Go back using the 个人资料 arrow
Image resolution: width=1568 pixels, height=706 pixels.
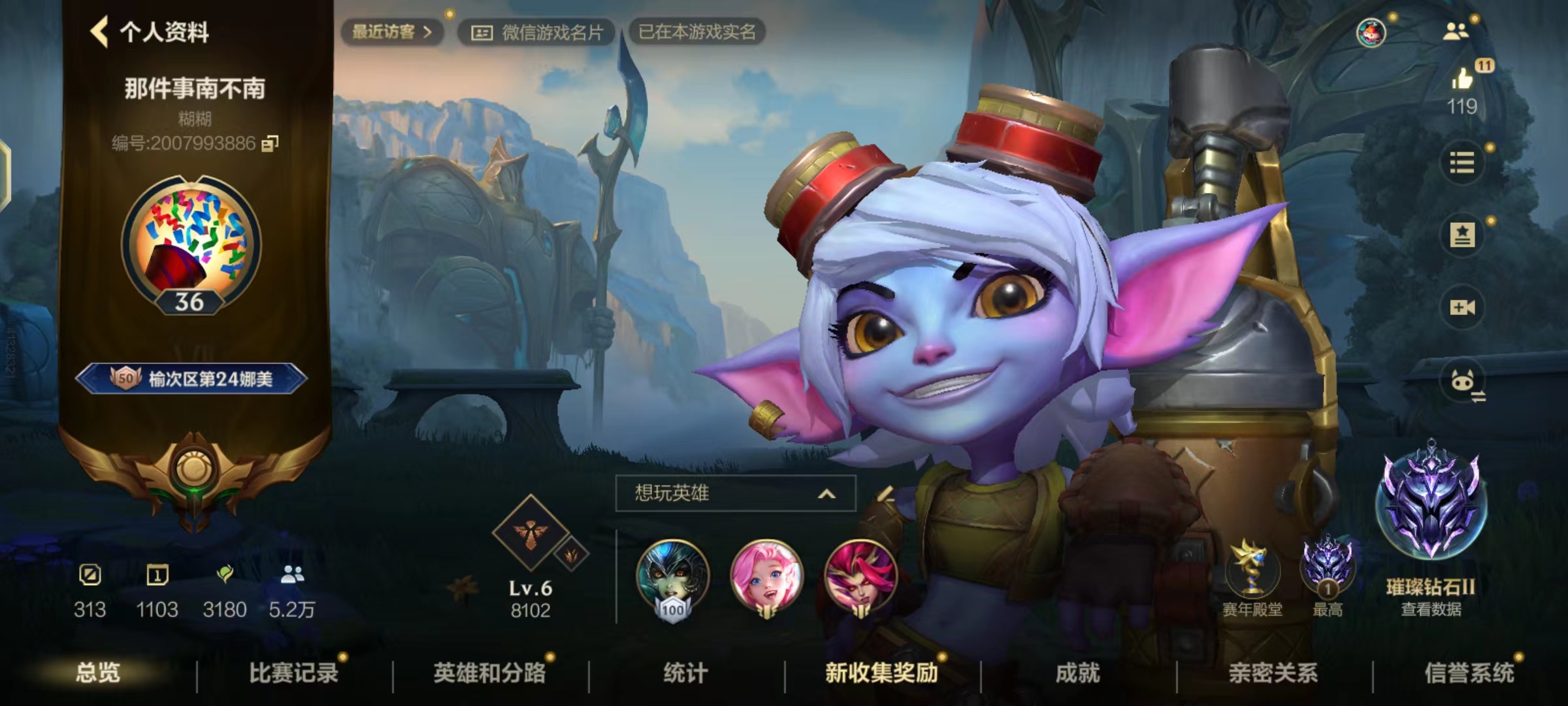[100, 31]
